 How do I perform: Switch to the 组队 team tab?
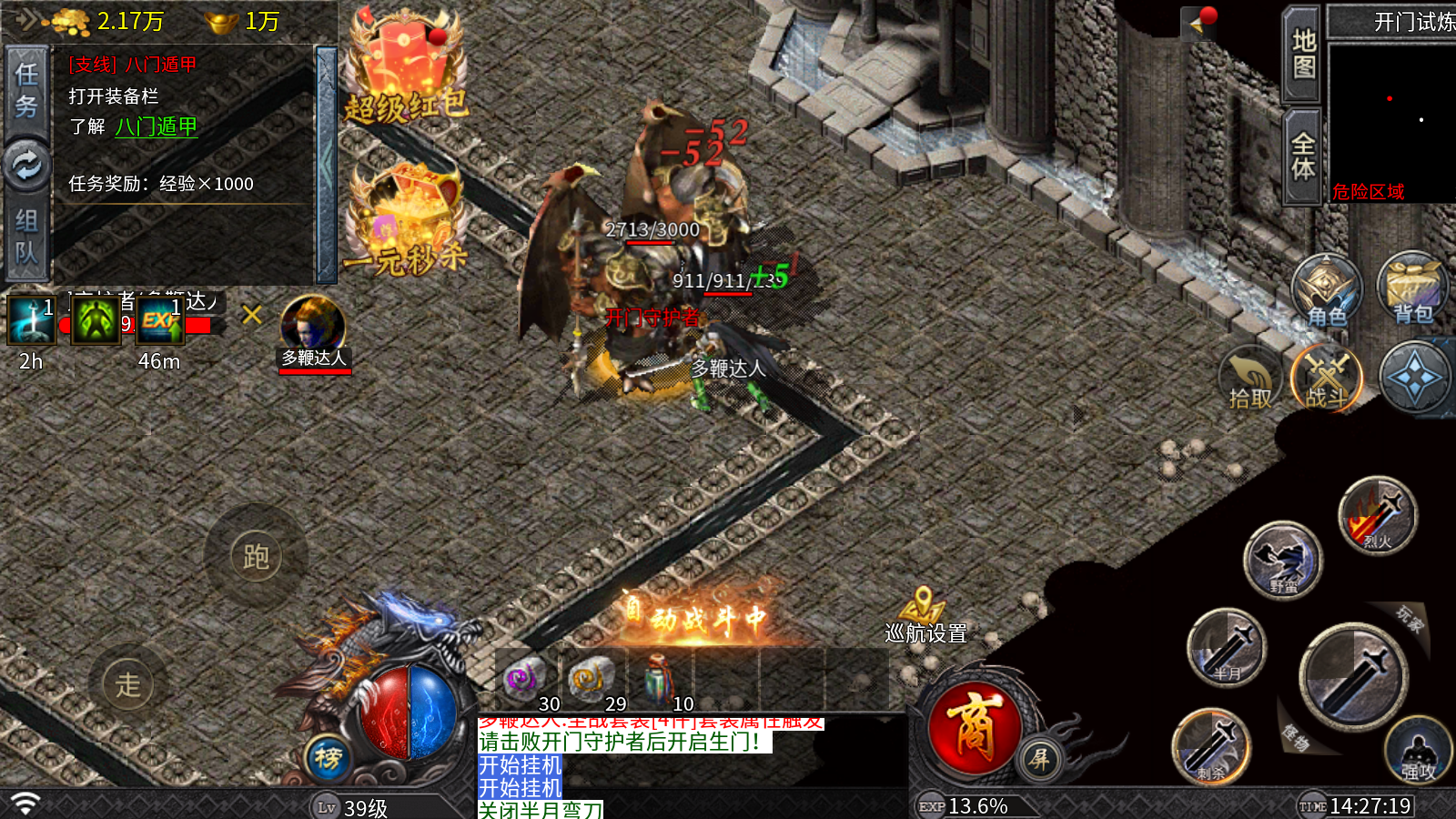(x=26, y=235)
